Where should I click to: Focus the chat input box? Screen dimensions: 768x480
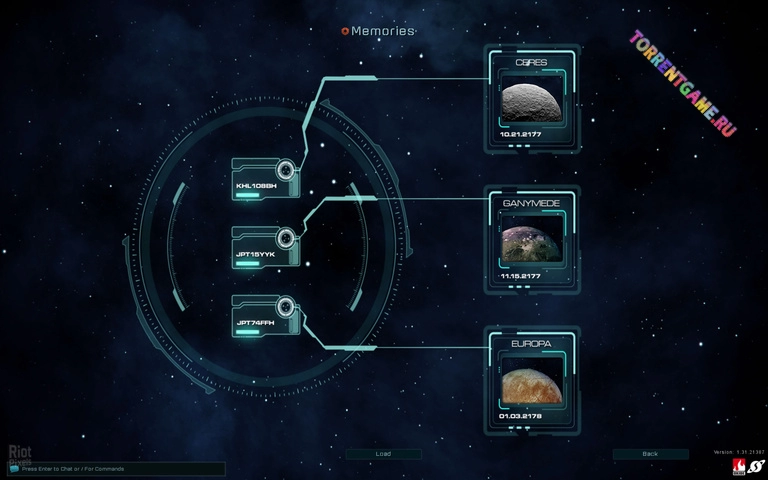(x=115, y=468)
